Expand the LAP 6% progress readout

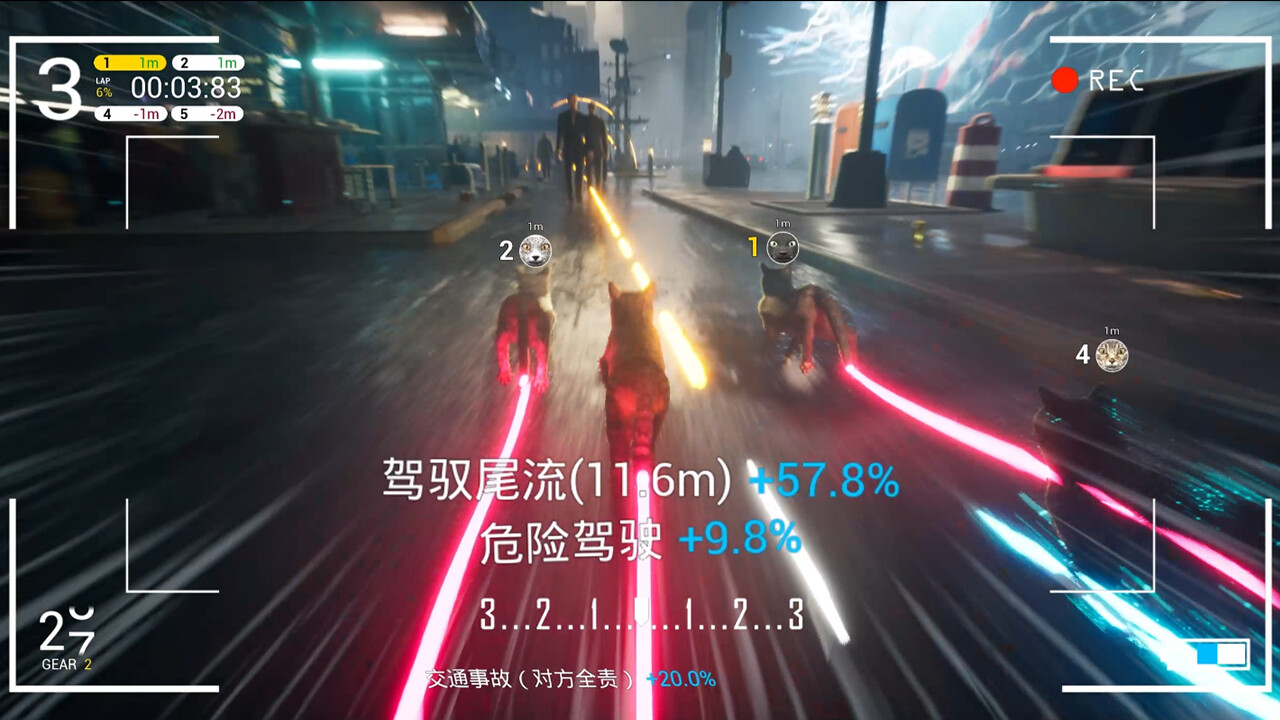[x=104, y=85]
